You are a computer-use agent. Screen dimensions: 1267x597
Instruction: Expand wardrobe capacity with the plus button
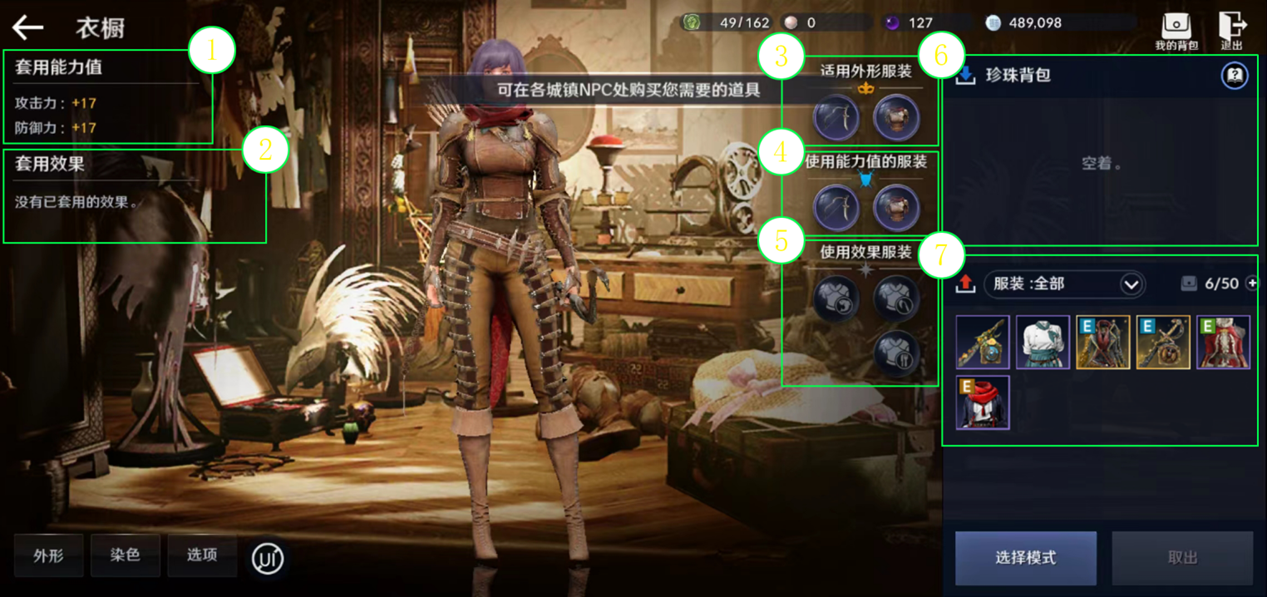click(x=1253, y=284)
